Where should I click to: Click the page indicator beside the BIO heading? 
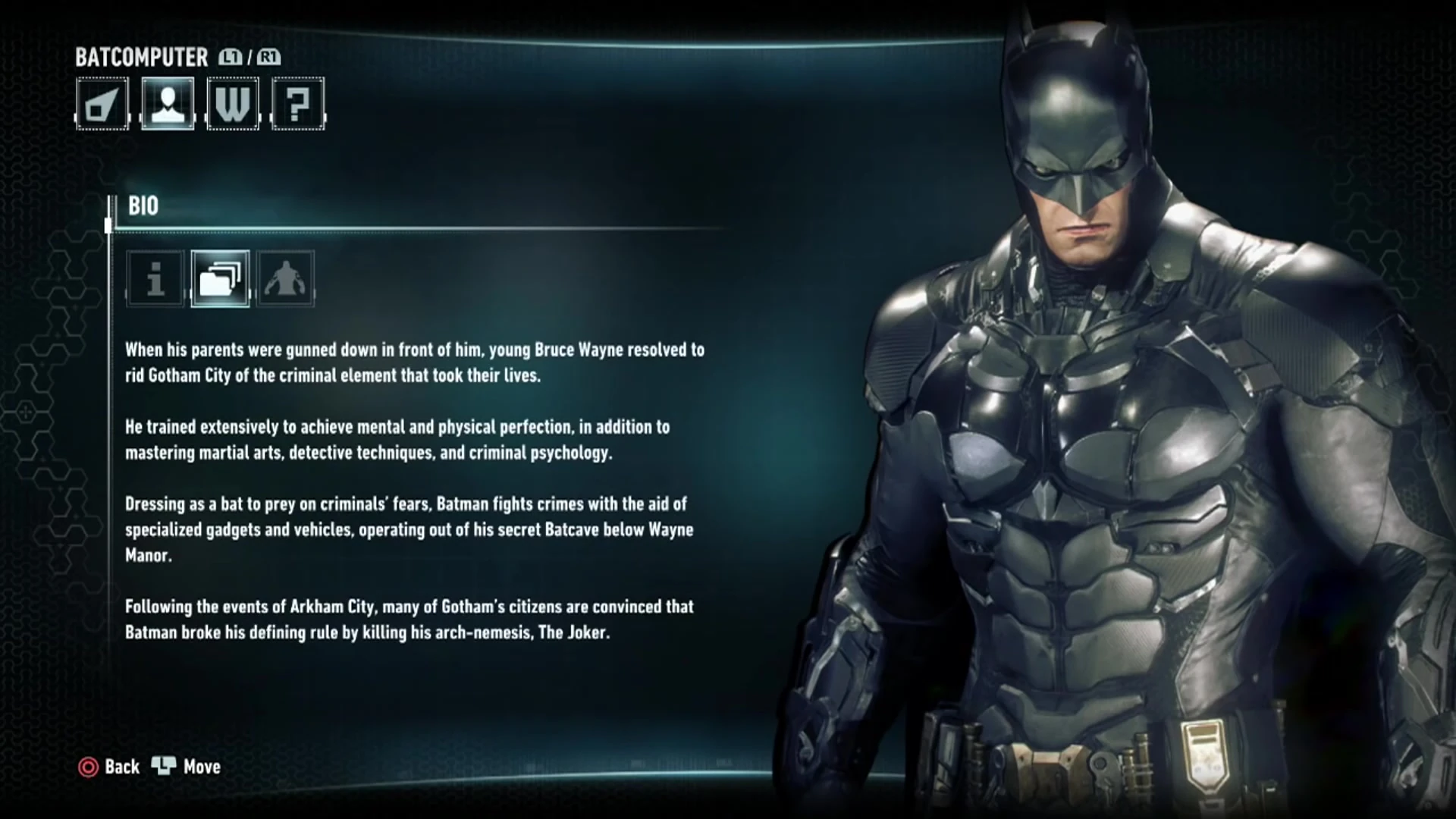click(x=108, y=224)
